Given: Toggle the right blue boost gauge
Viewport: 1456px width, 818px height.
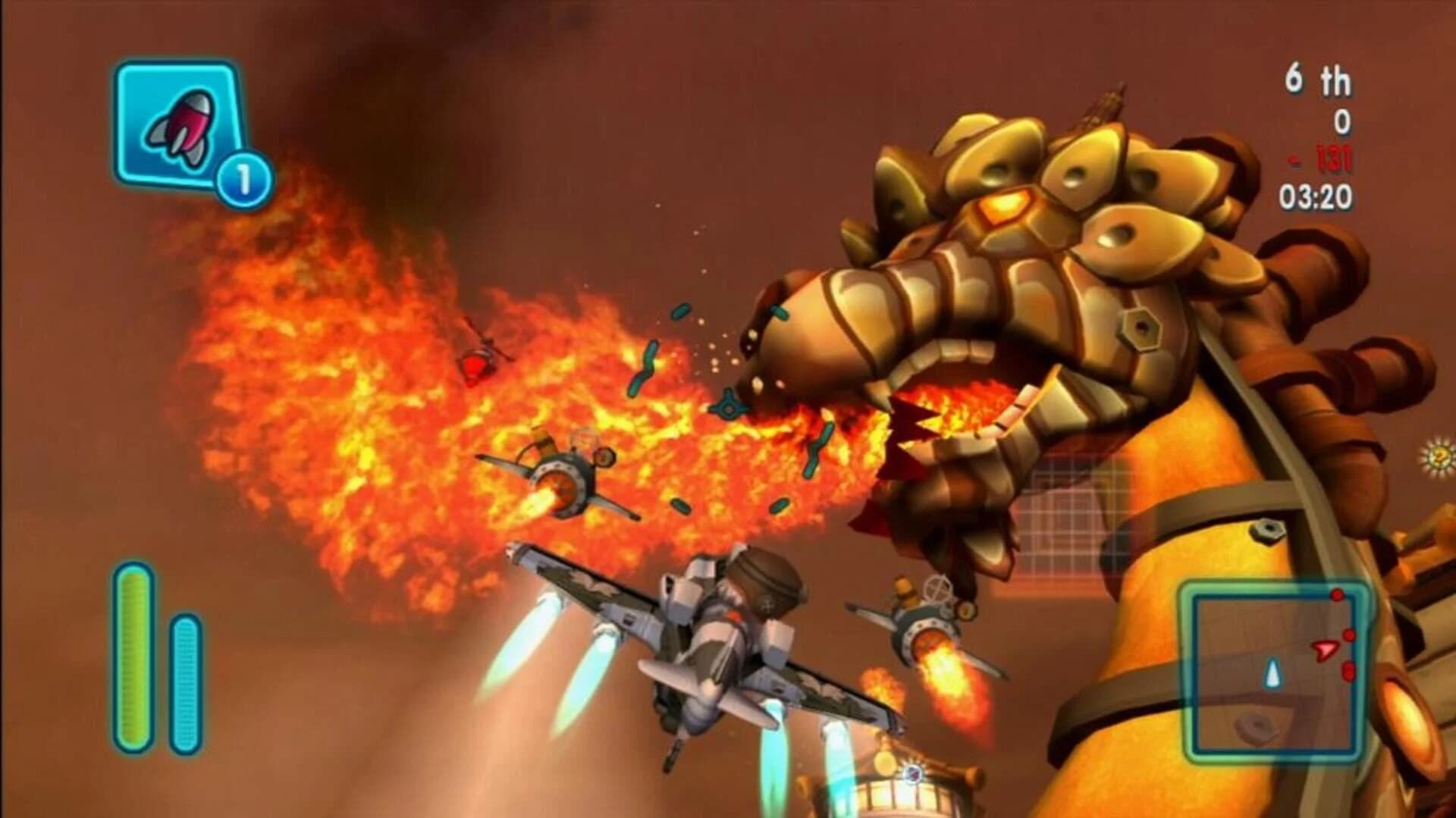Looking at the screenshot, I should (186, 682).
